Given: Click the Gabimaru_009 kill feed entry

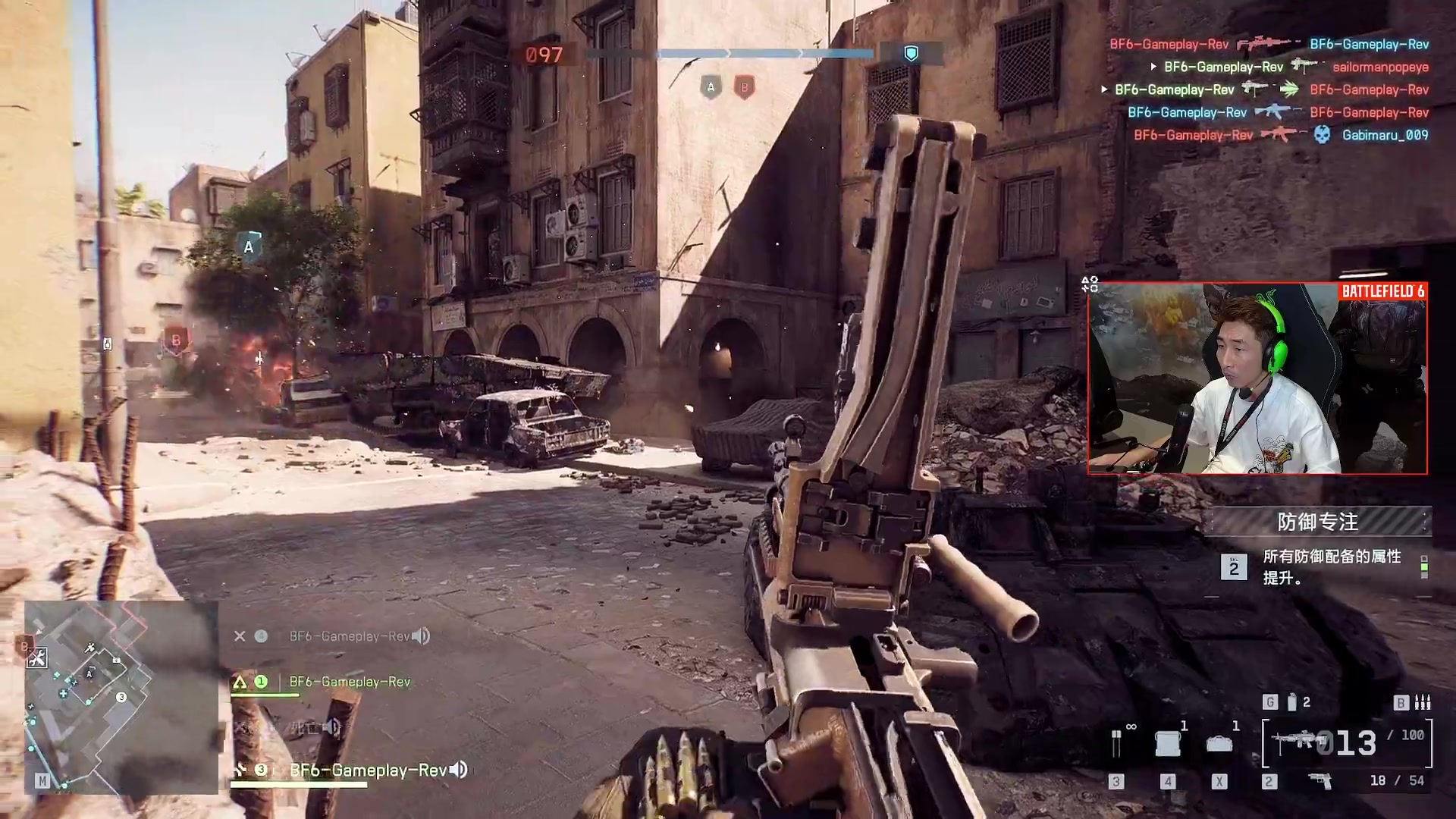Looking at the screenshot, I should point(1385,135).
